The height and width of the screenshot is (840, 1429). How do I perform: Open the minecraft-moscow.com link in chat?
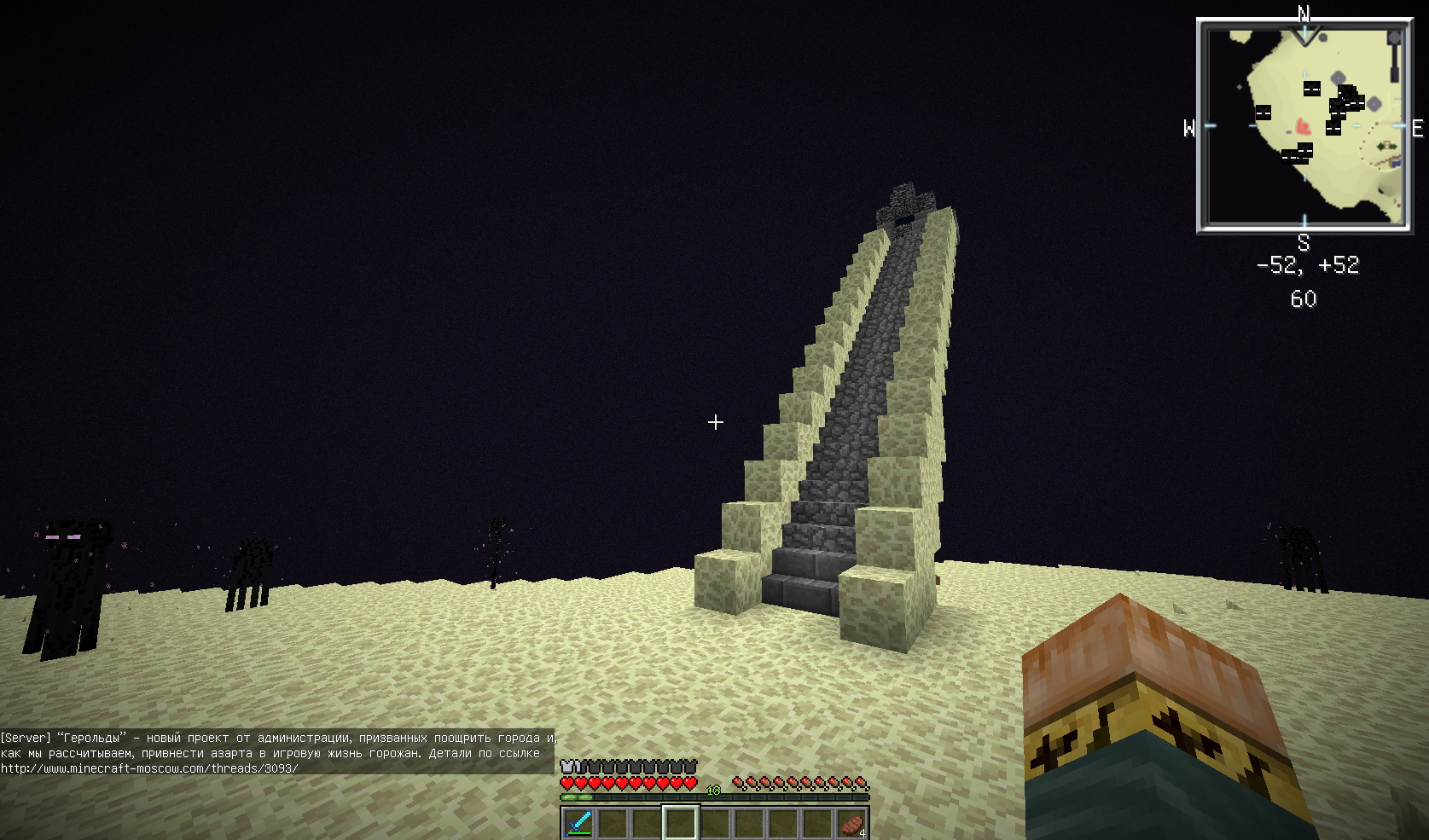[x=149, y=768]
